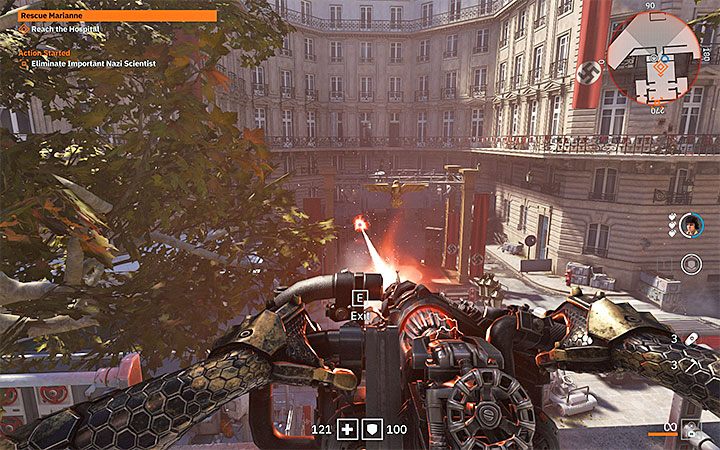Select the Eliminate Important Nazi Scientist action

[x=84, y=64]
